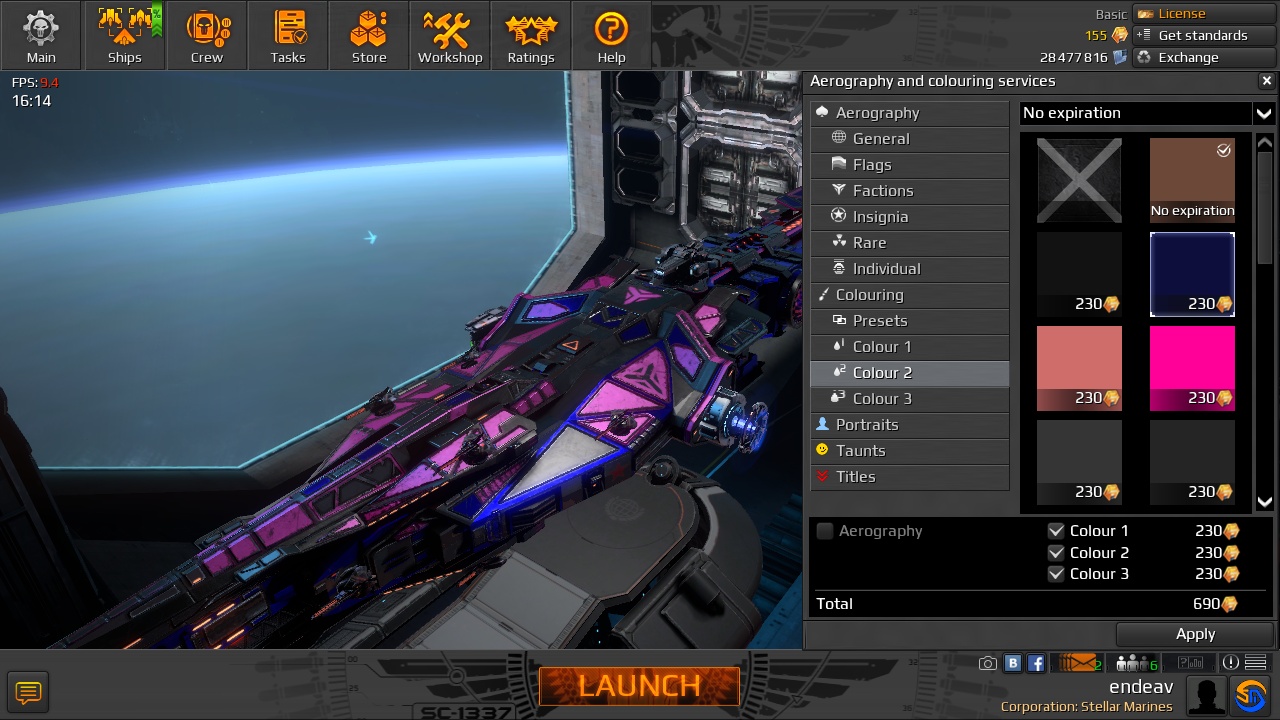The image size is (1280, 720).
Task: Take a screenshot with the camera icon
Action: (987, 662)
